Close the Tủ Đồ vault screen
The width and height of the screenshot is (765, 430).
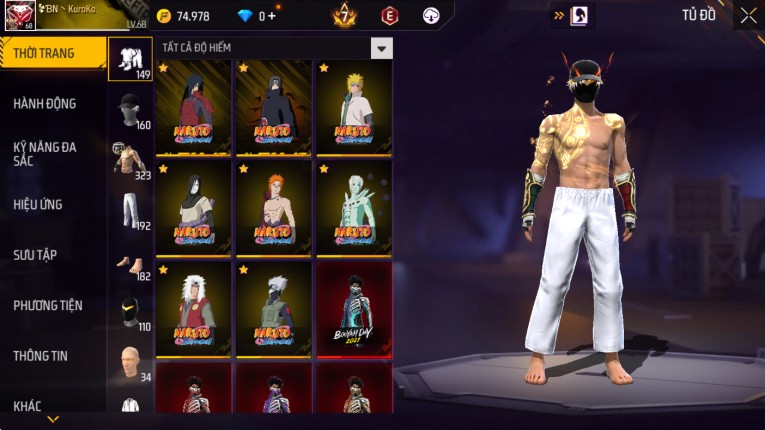point(748,16)
